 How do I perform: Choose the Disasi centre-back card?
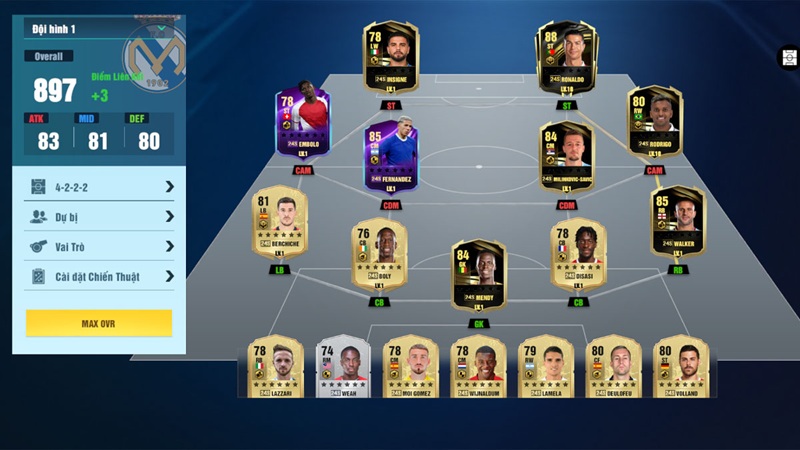578,255
